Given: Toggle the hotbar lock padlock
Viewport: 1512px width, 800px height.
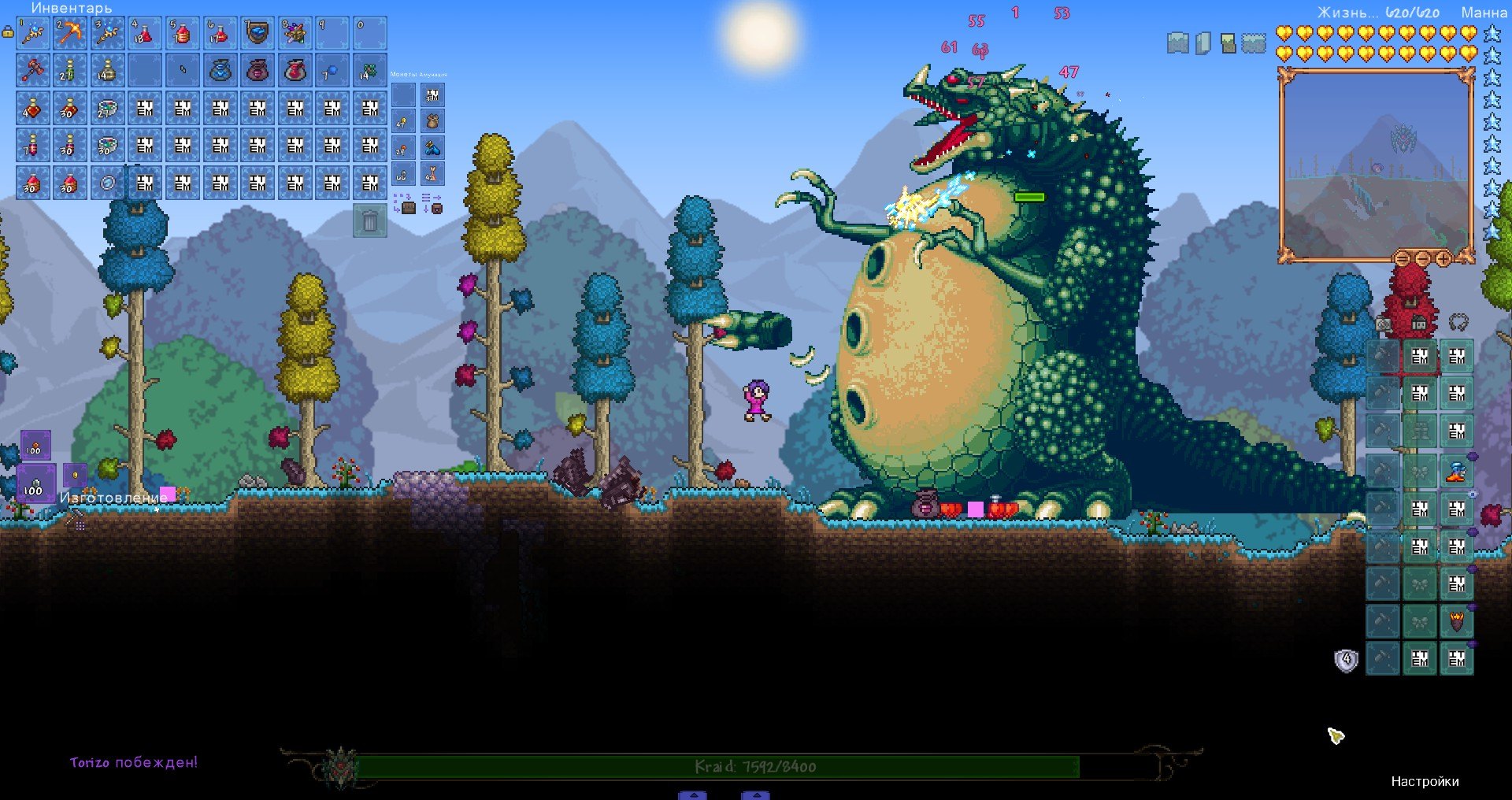Looking at the screenshot, I should click(x=8, y=32).
